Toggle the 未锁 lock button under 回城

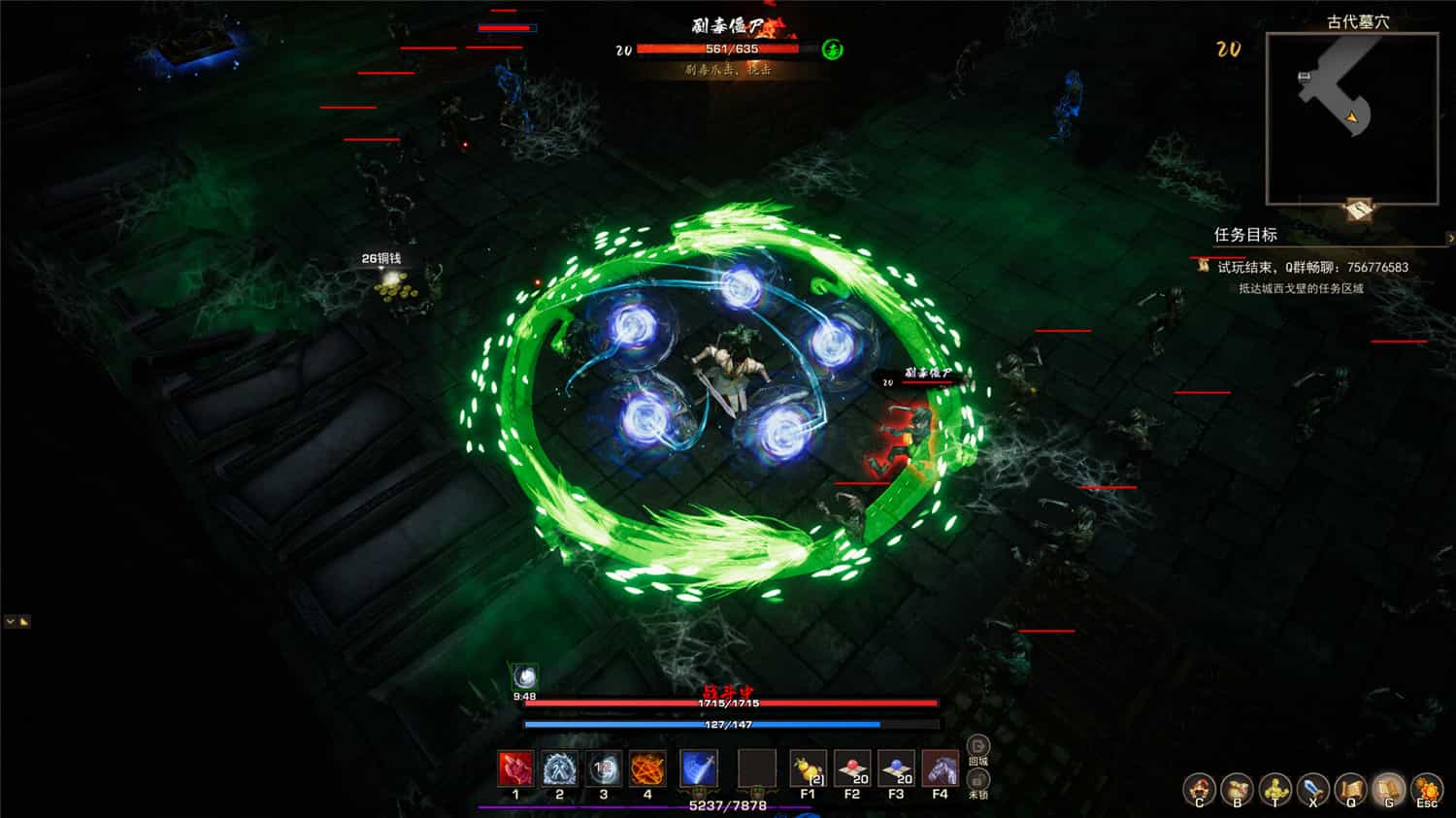tap(976, 778)
